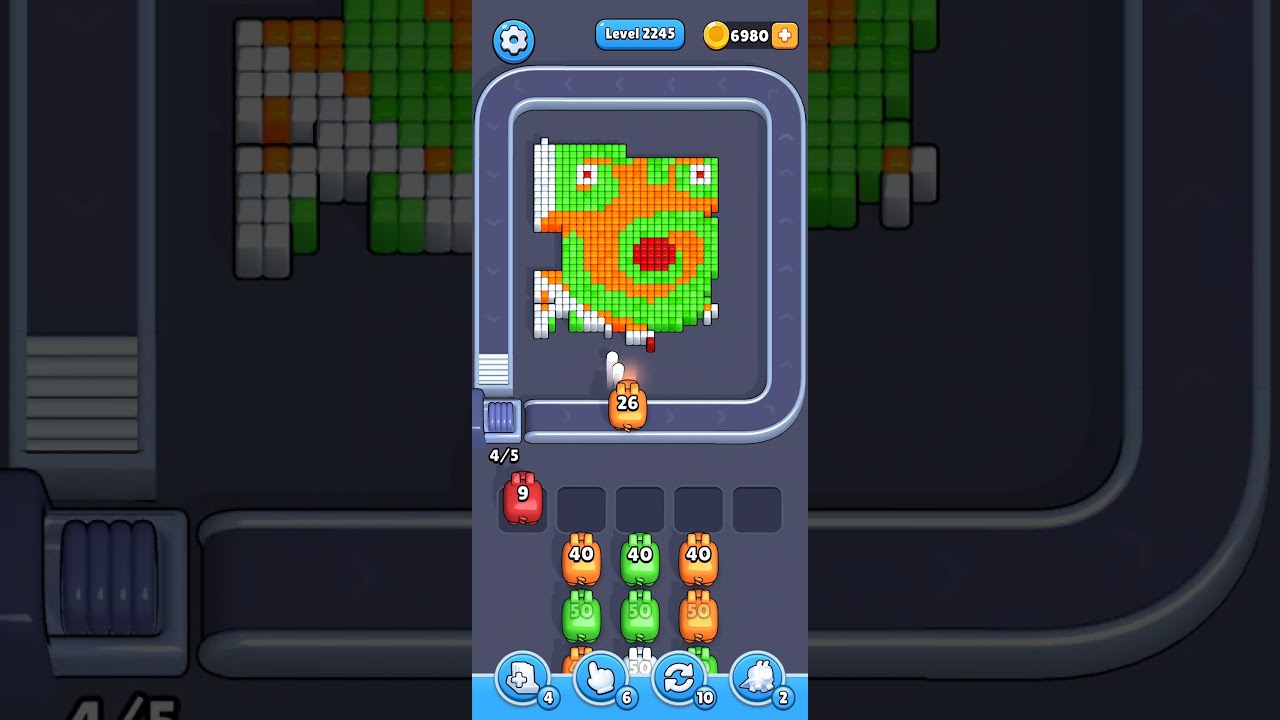Select the shuffle power-up icon
The height and width of the screenshot is (720, 1280).
(678, 678)
